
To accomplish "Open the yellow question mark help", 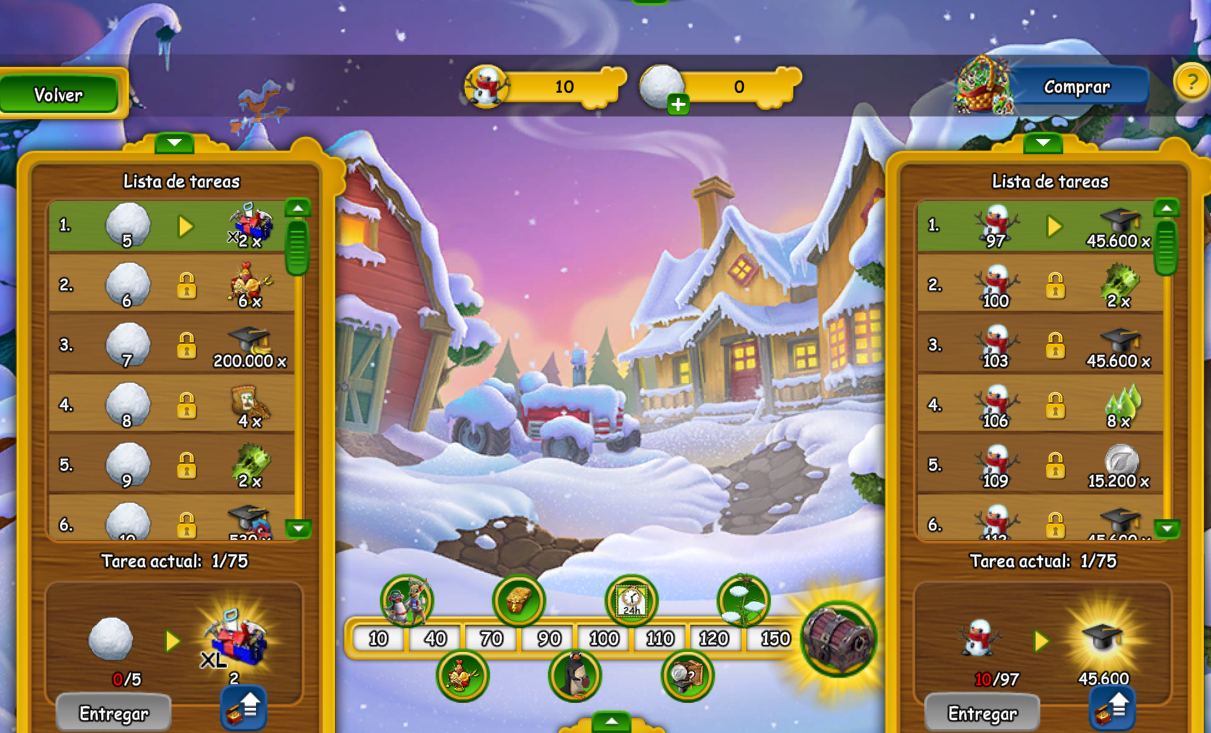I will point(1190,82).
